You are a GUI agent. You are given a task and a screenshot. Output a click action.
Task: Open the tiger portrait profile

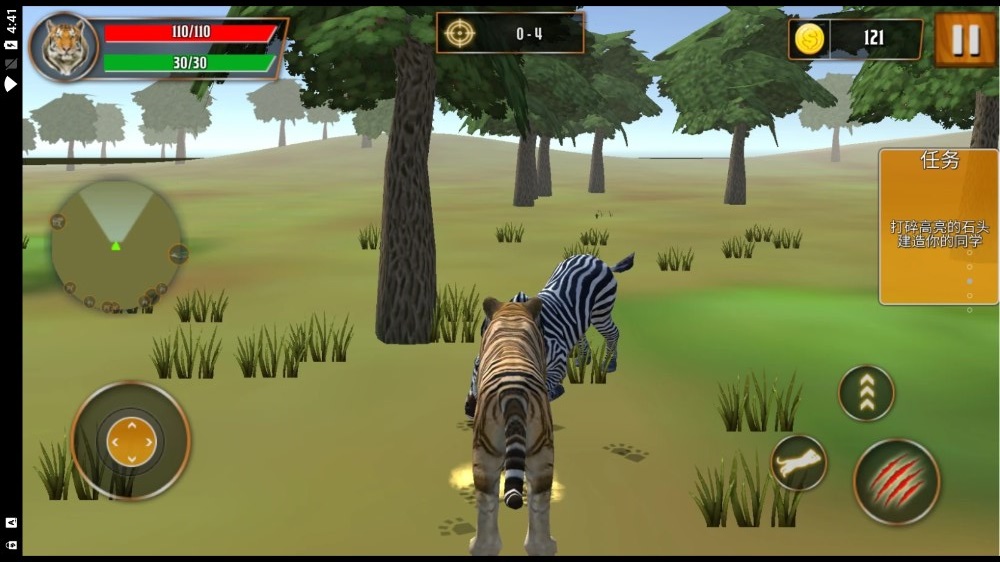coord(64,47)
